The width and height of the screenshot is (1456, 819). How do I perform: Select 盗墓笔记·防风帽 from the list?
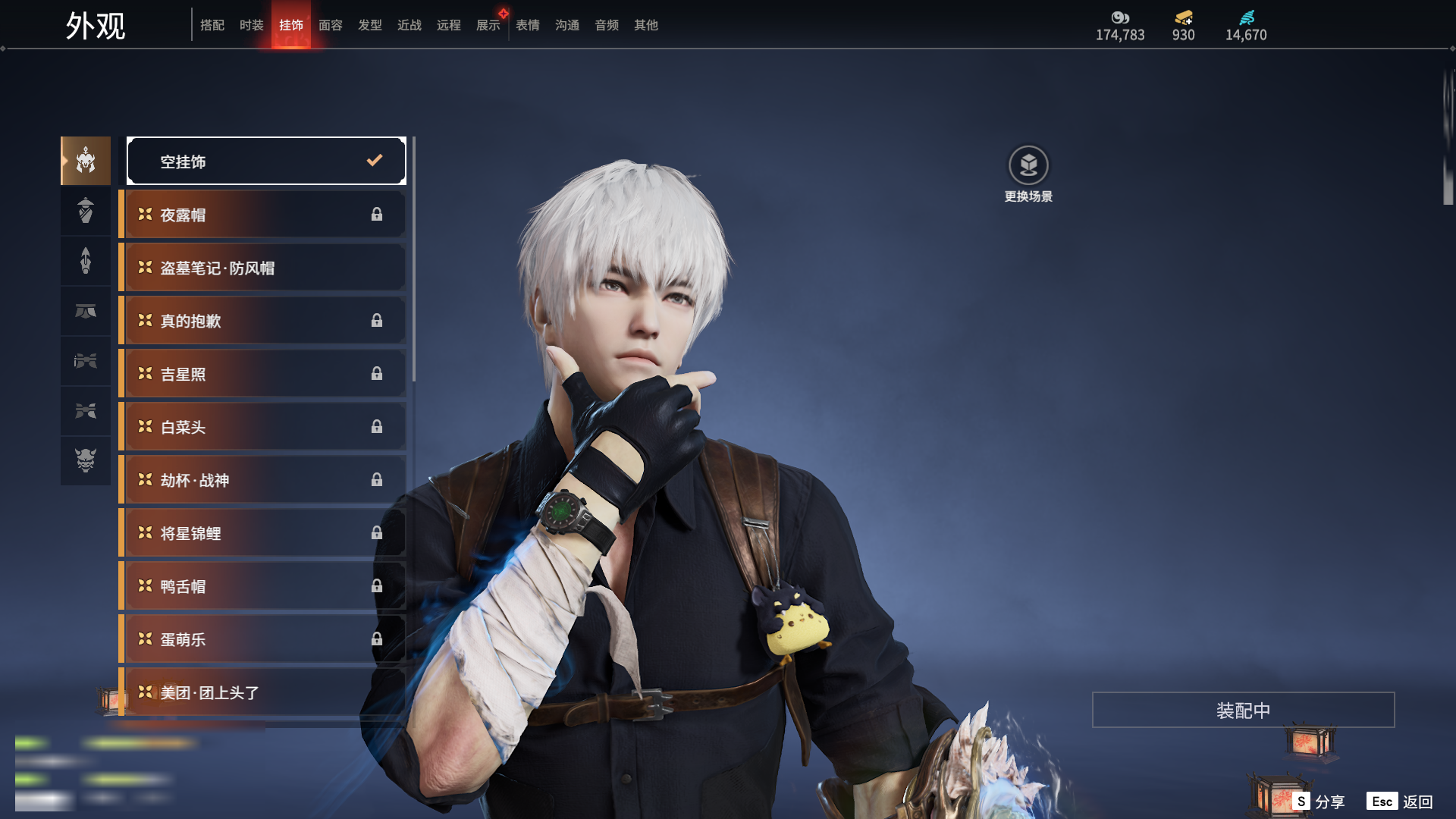(x=262, y=268)
